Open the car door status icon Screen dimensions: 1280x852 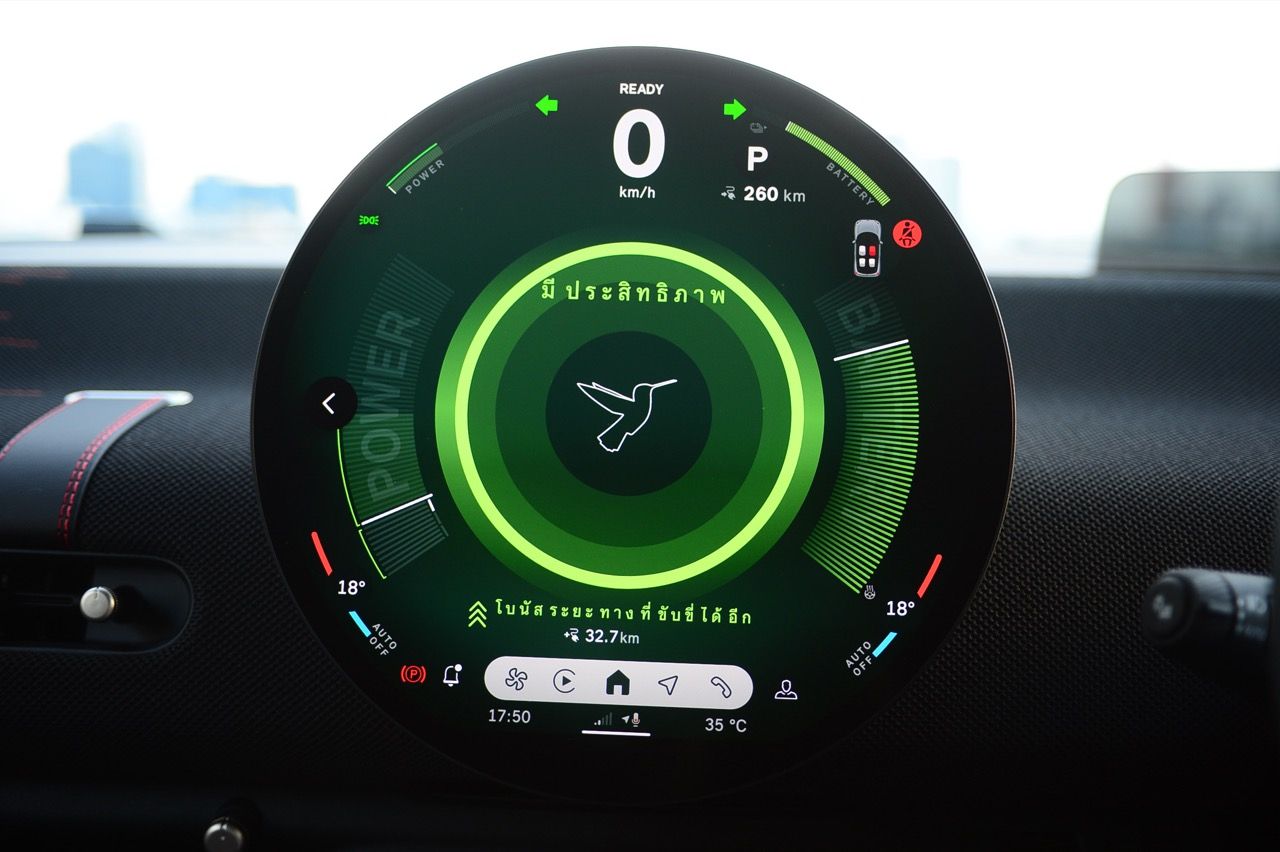pyautogui.click(x=867, y=247)
